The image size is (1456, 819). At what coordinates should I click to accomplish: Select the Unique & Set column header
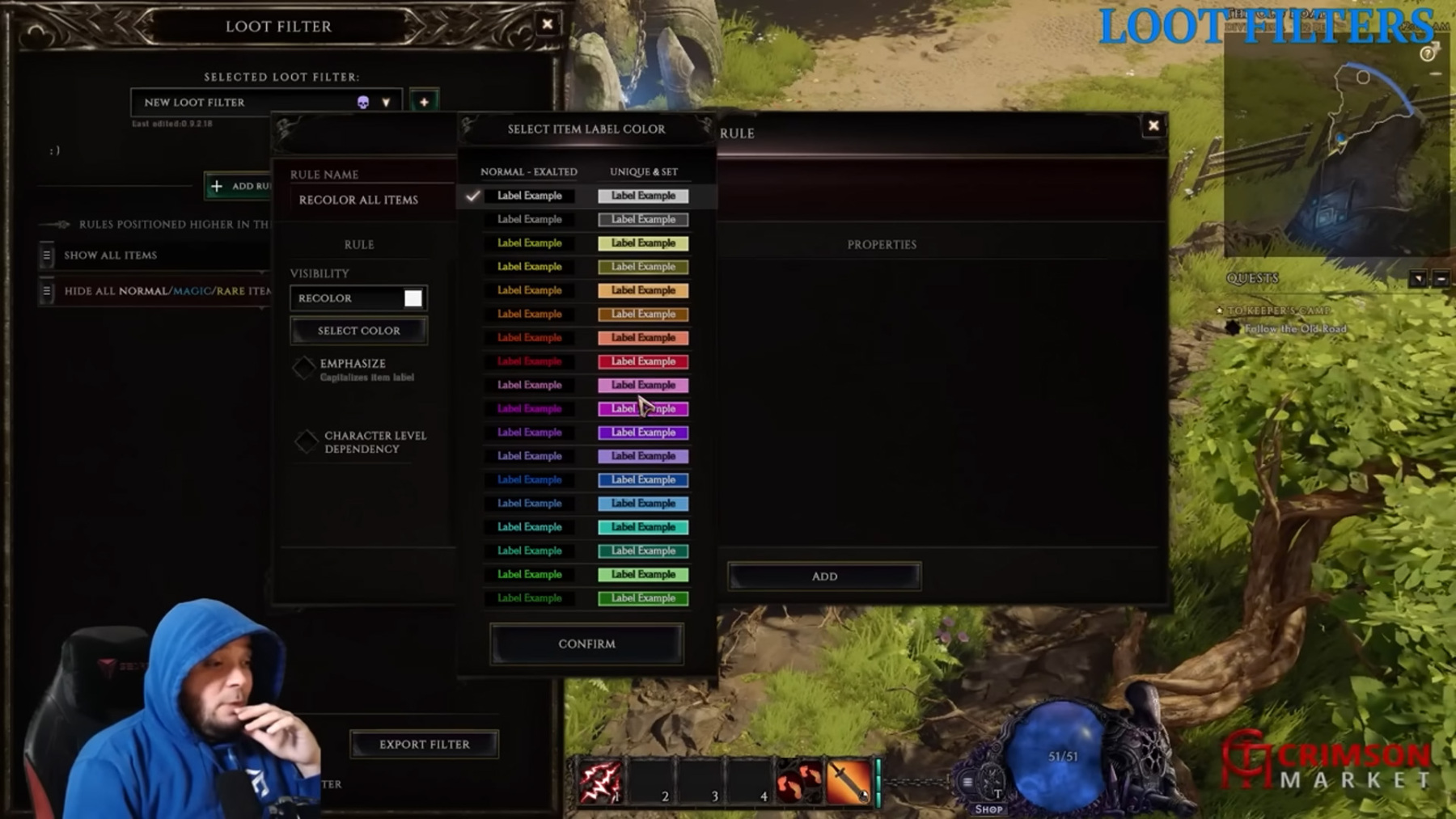(644, 171)
